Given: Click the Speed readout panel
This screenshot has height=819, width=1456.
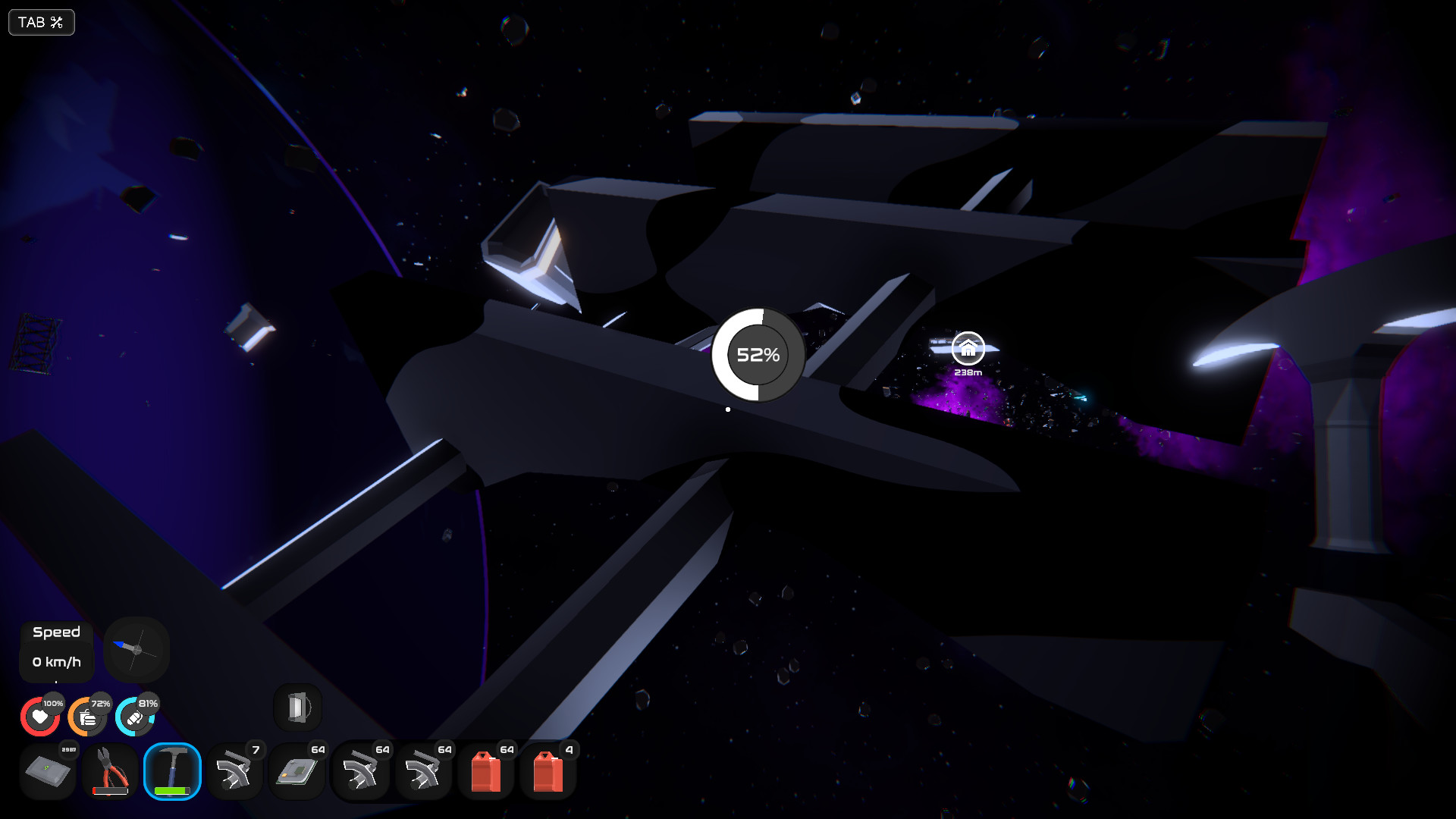Looking at the screenshot, I should coord(56,650).
